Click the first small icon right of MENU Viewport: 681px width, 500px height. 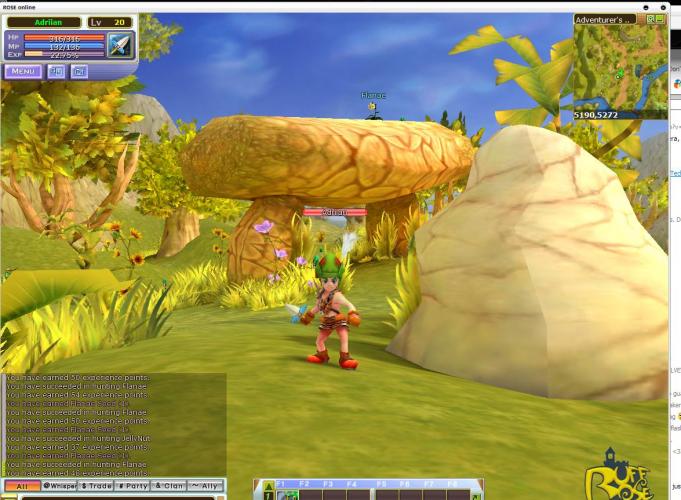click(56, 71)
